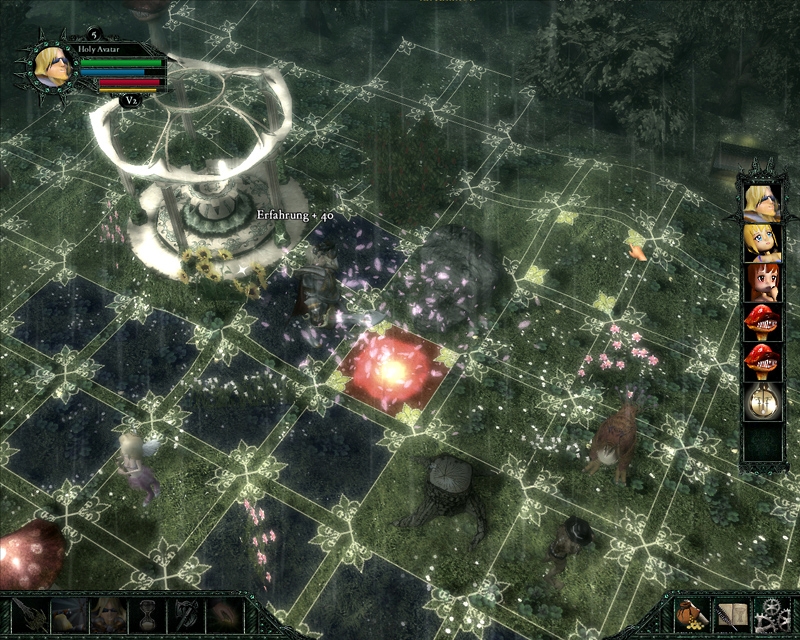
Task: Select the Holy Avatar nameplate portrait
Action: (x=43, y=67)
